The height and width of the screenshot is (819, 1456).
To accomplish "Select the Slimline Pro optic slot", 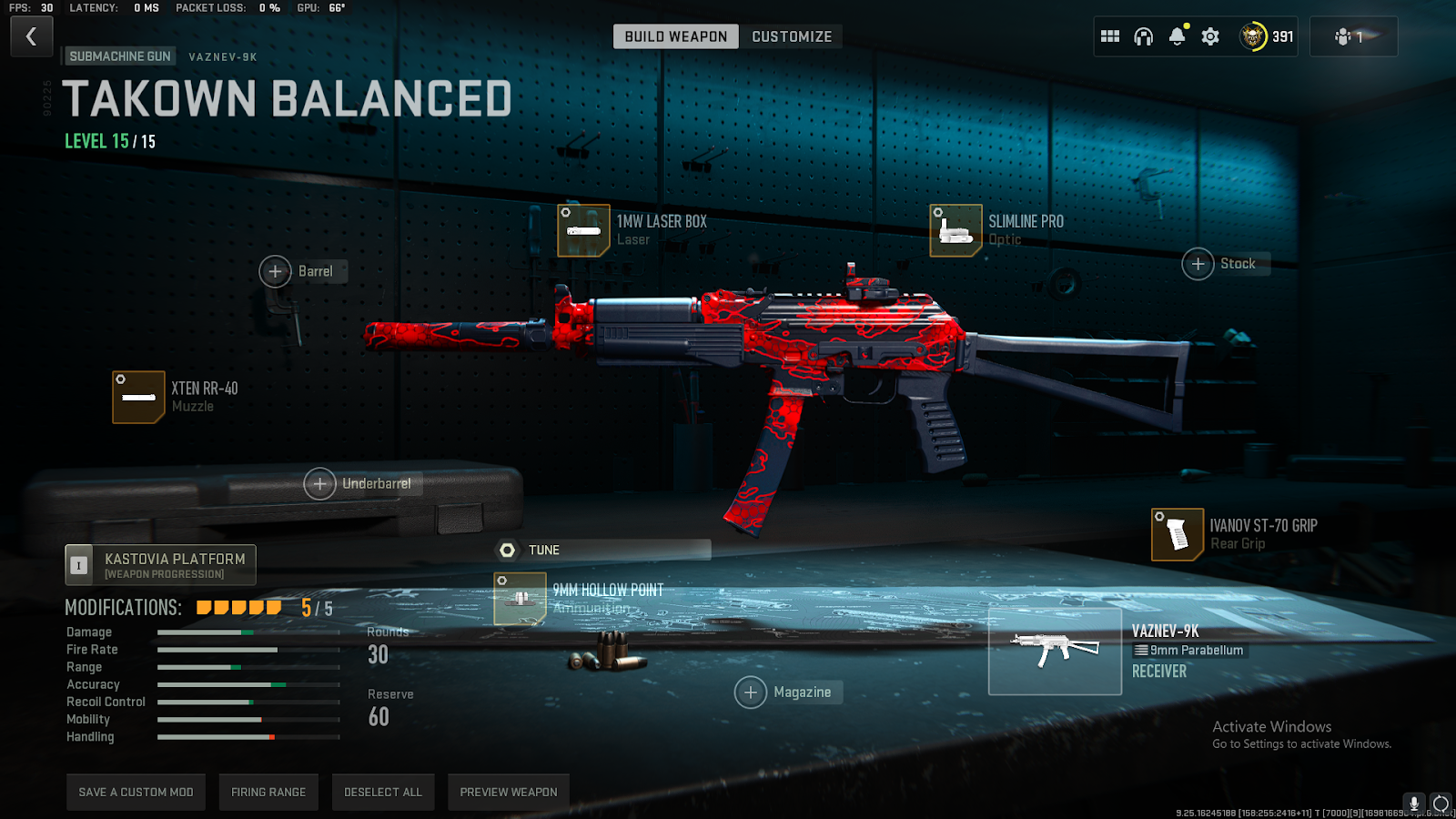I will pyautogui.click(x=955, y=230).
